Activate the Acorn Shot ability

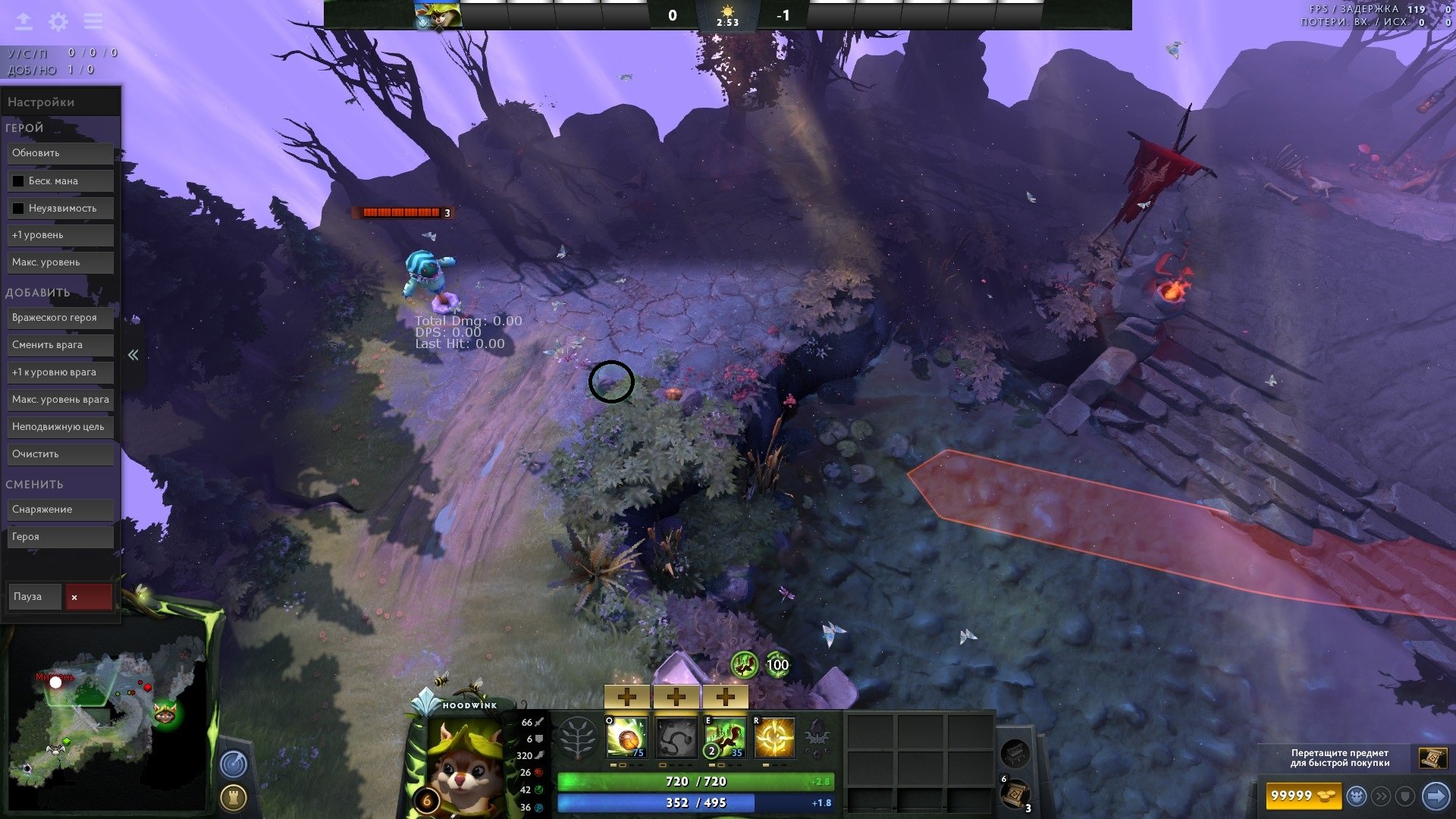coord(627,738)
